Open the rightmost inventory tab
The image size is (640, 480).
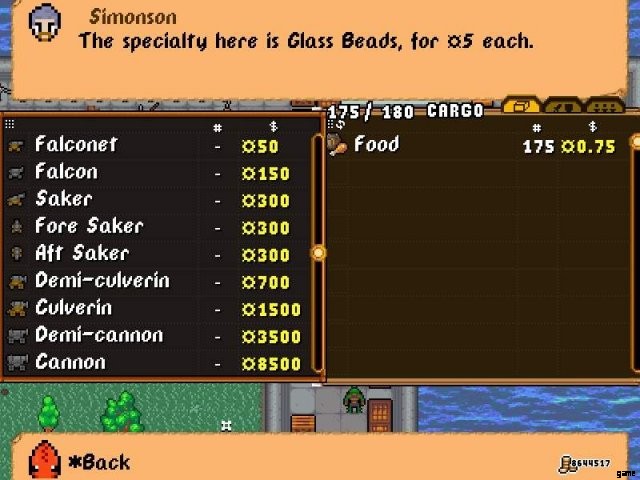[604, 105]
